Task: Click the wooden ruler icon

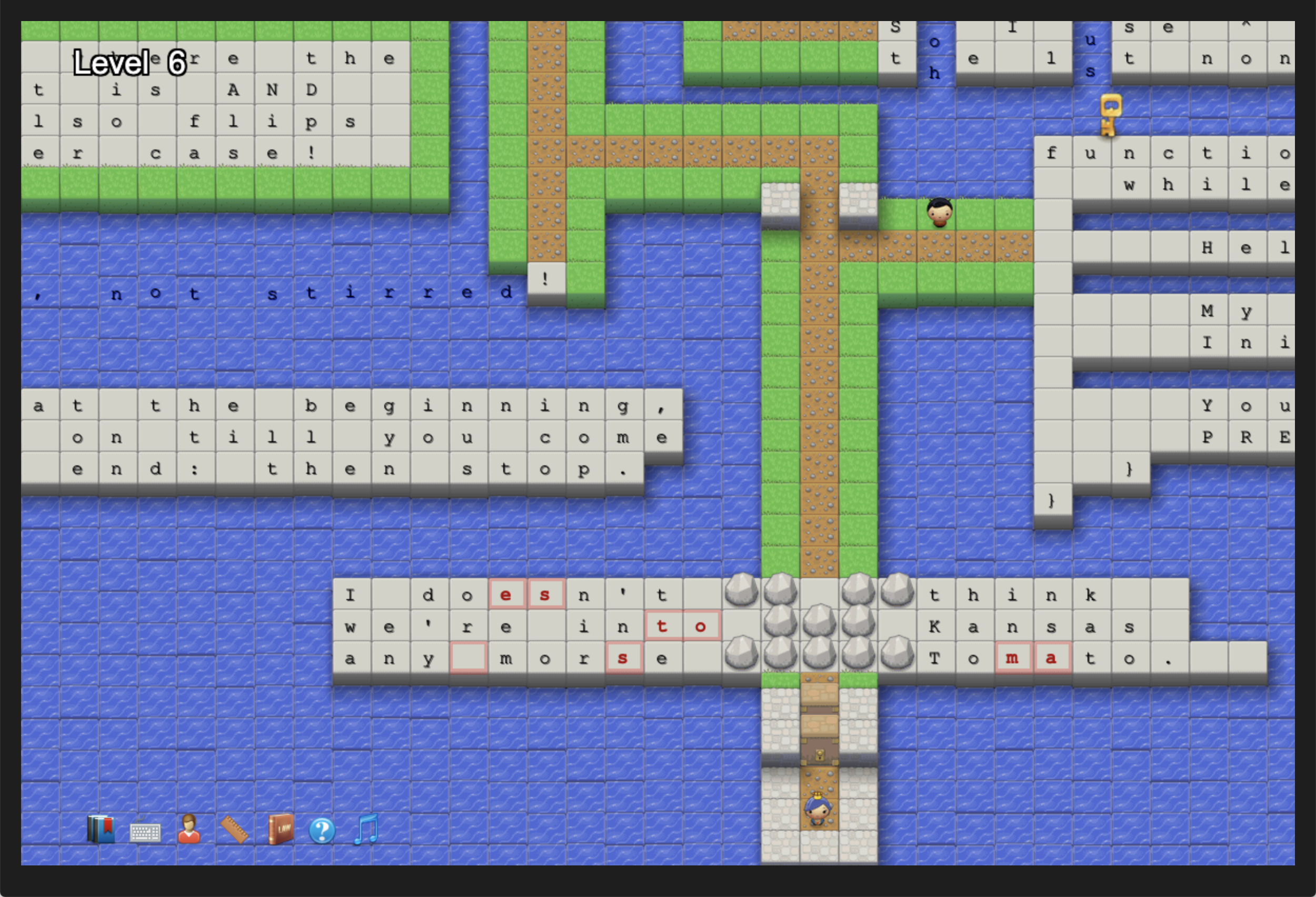Action: pyautogui.click(x=234, y=830)
